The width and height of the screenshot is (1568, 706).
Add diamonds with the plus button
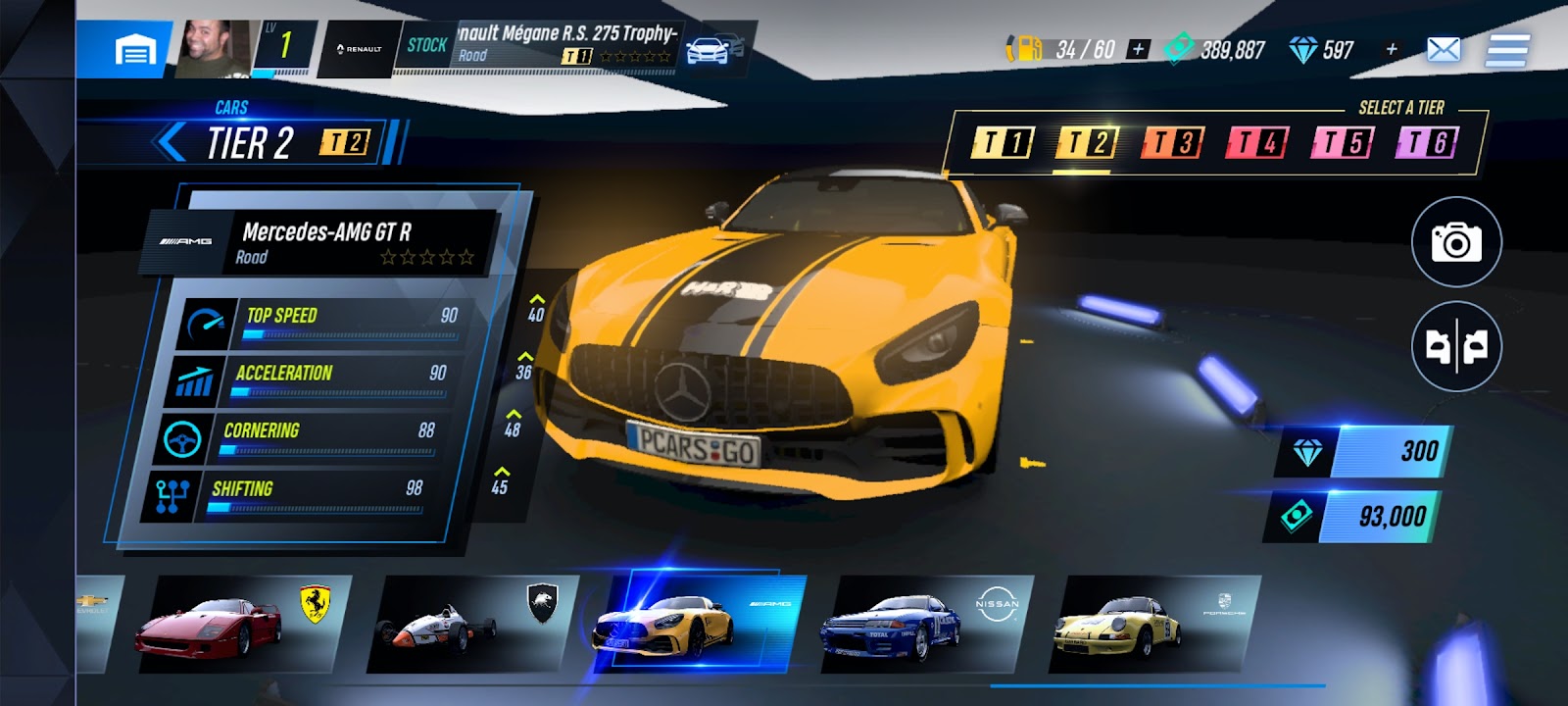pyautogui.click(x=1391, y=49)
